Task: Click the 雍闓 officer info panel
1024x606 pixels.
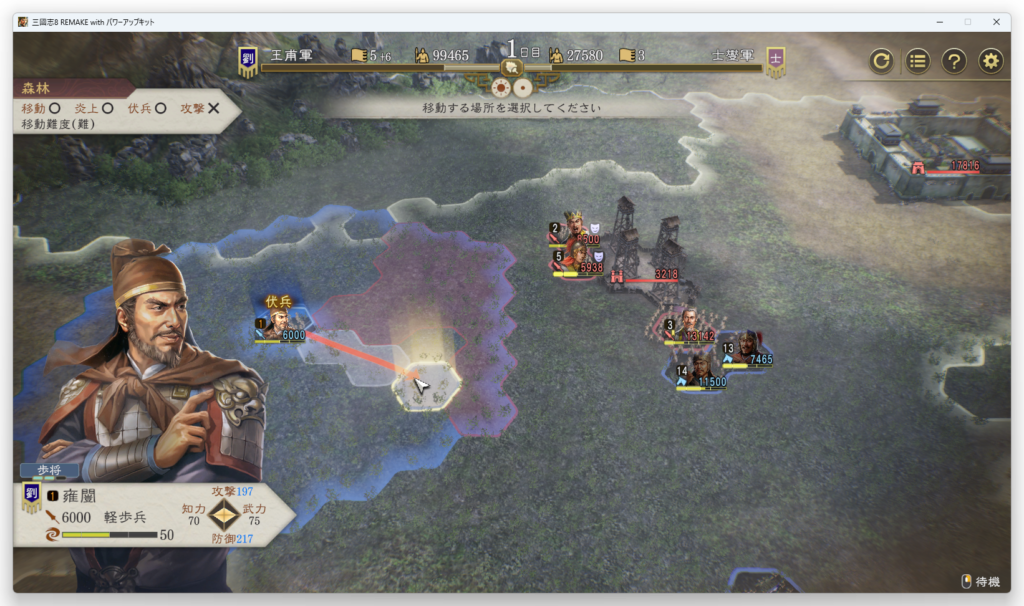Action: (x=150, y=515)
